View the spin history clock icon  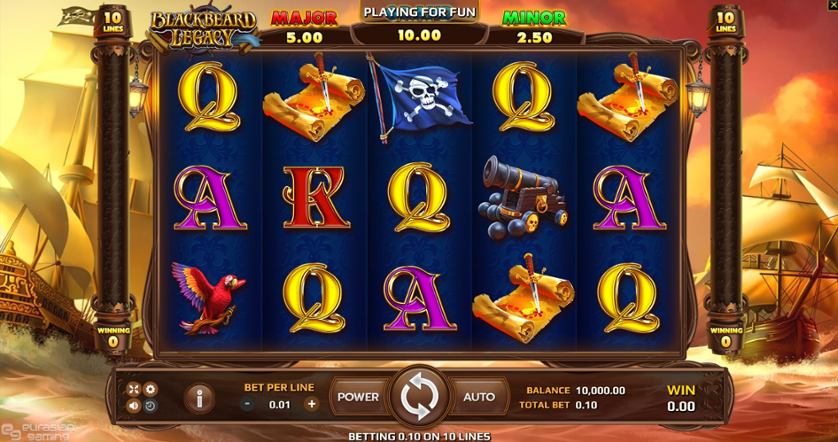pyautogui.click(x=151, y=406)
